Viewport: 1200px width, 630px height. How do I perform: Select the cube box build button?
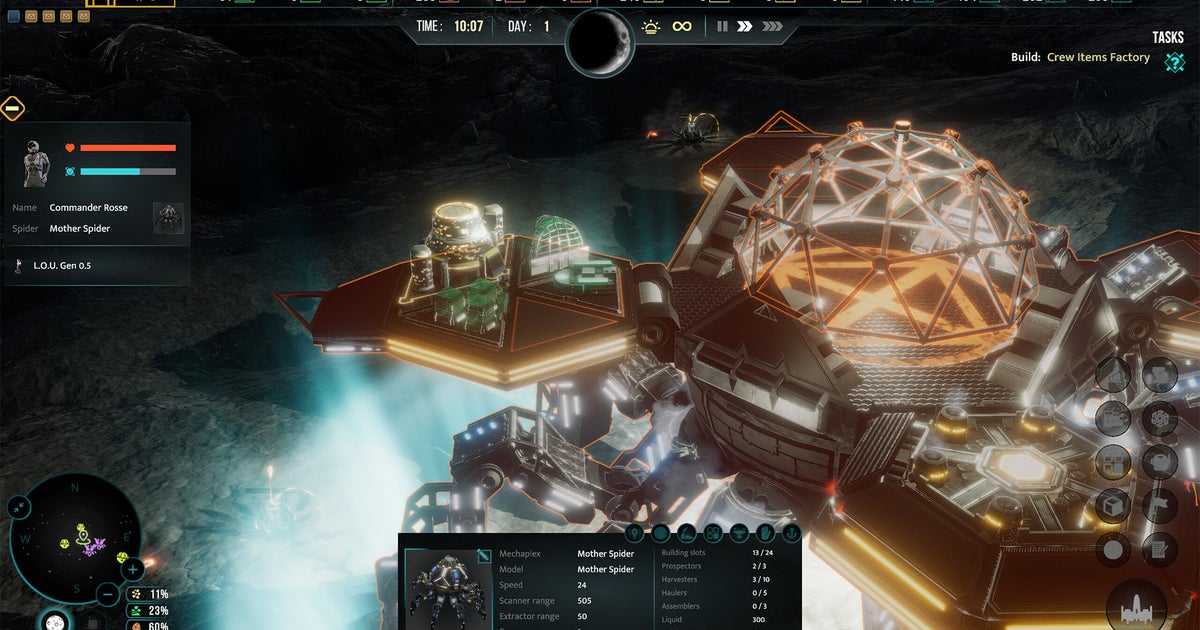1114,505
